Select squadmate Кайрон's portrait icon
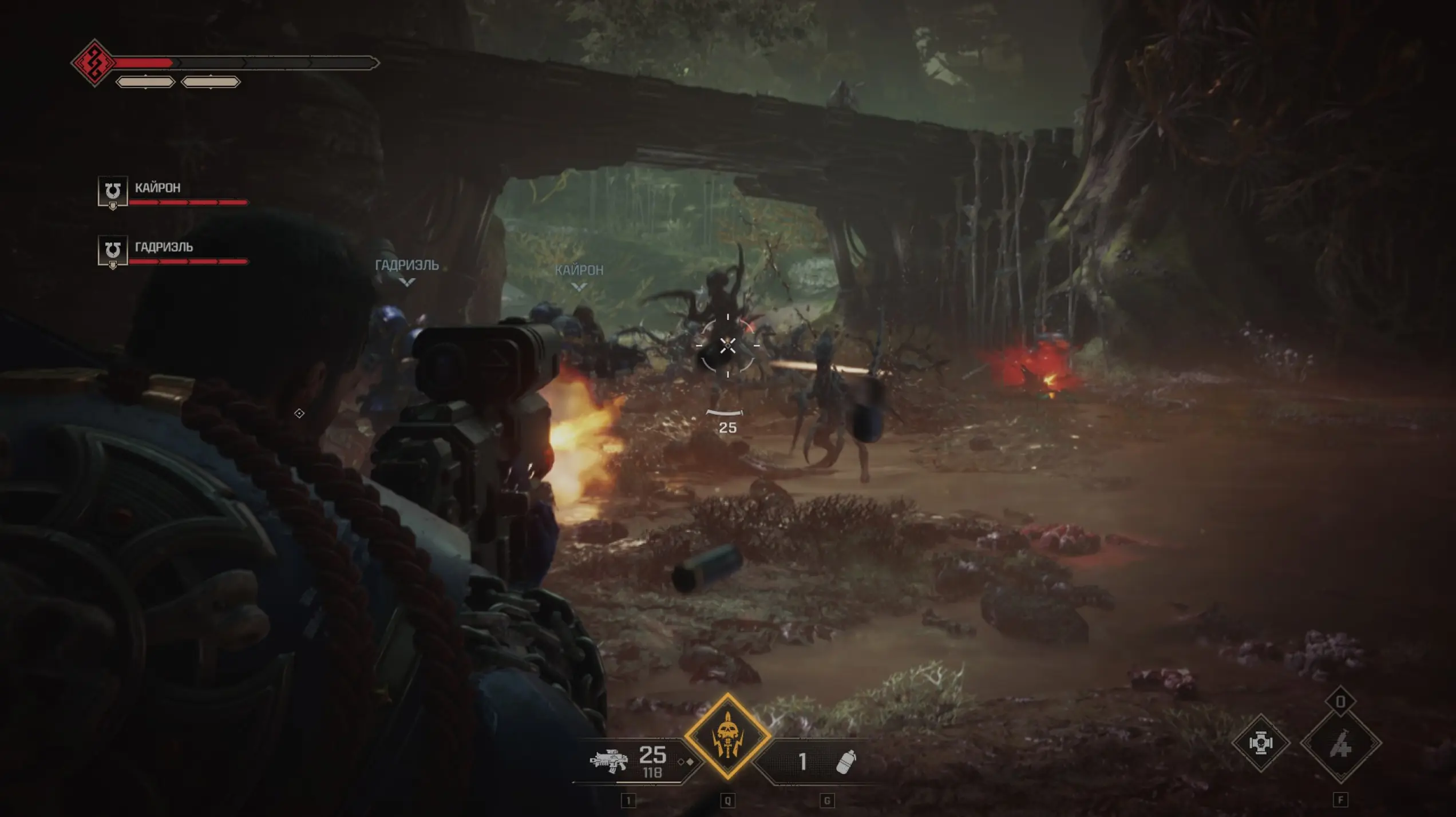This screenshot has height=817, width=1456. click(x=113, y=191)
